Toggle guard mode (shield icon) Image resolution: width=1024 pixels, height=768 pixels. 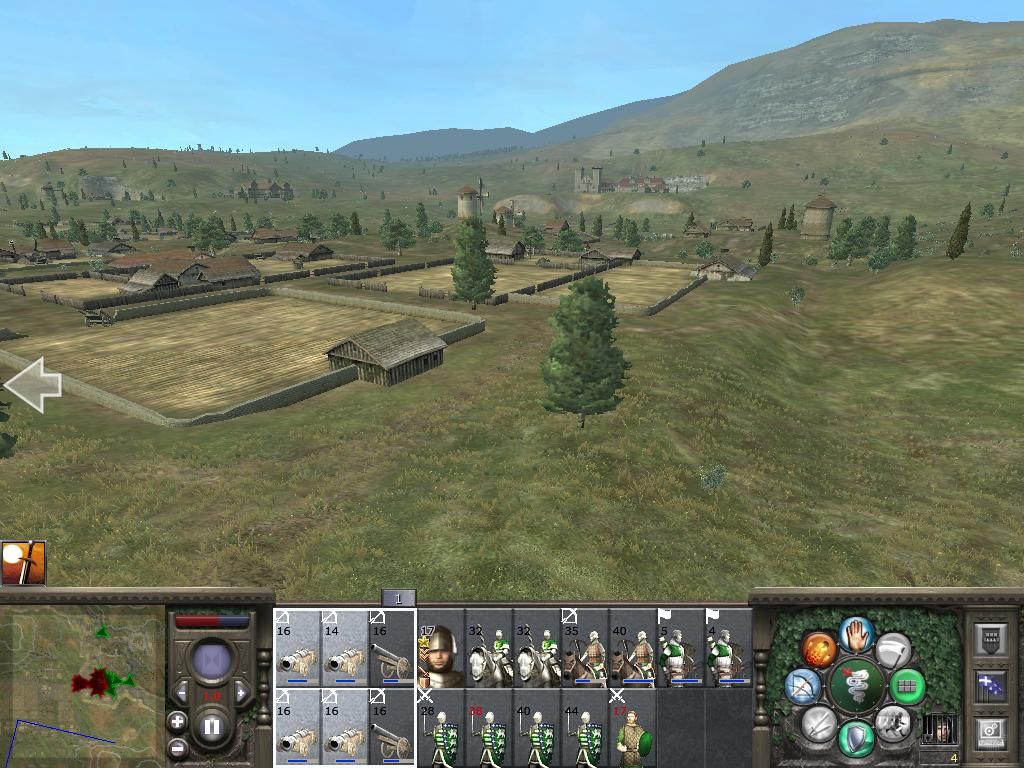pyautogui.click(x=856, y=740)
